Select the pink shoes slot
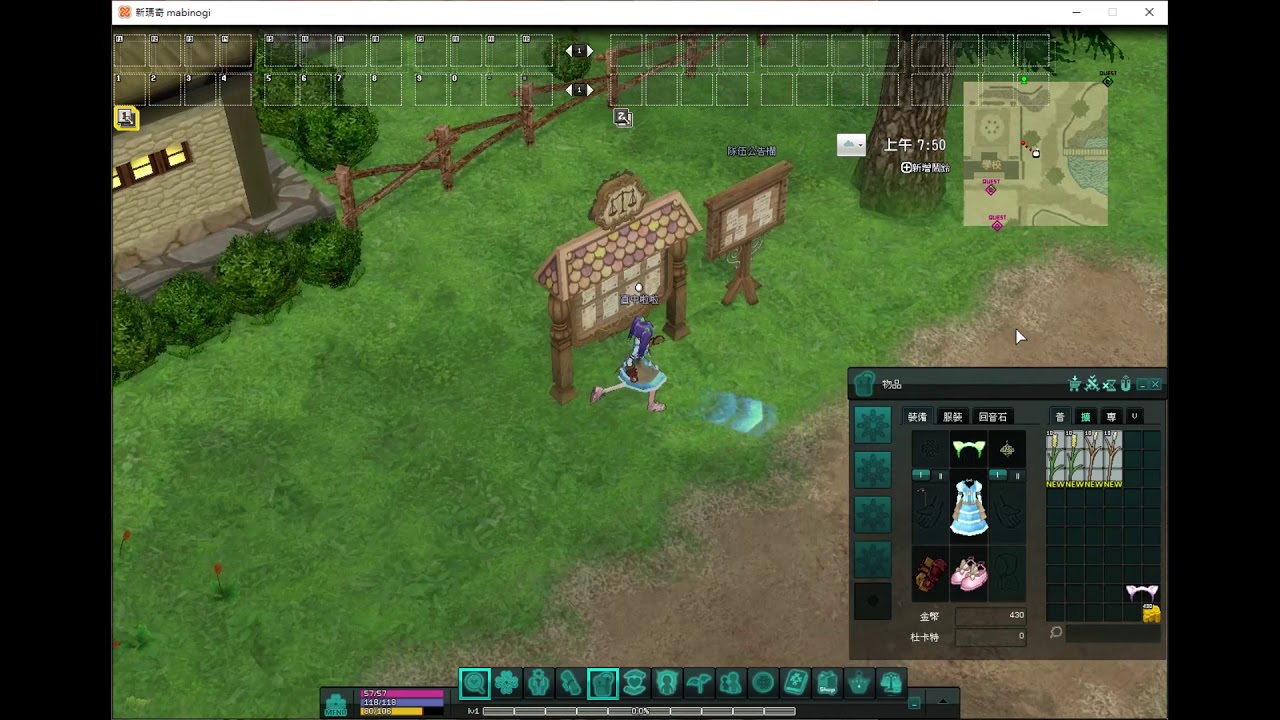The height and width of the screenshot is (720, 1280). click(968, 573)
